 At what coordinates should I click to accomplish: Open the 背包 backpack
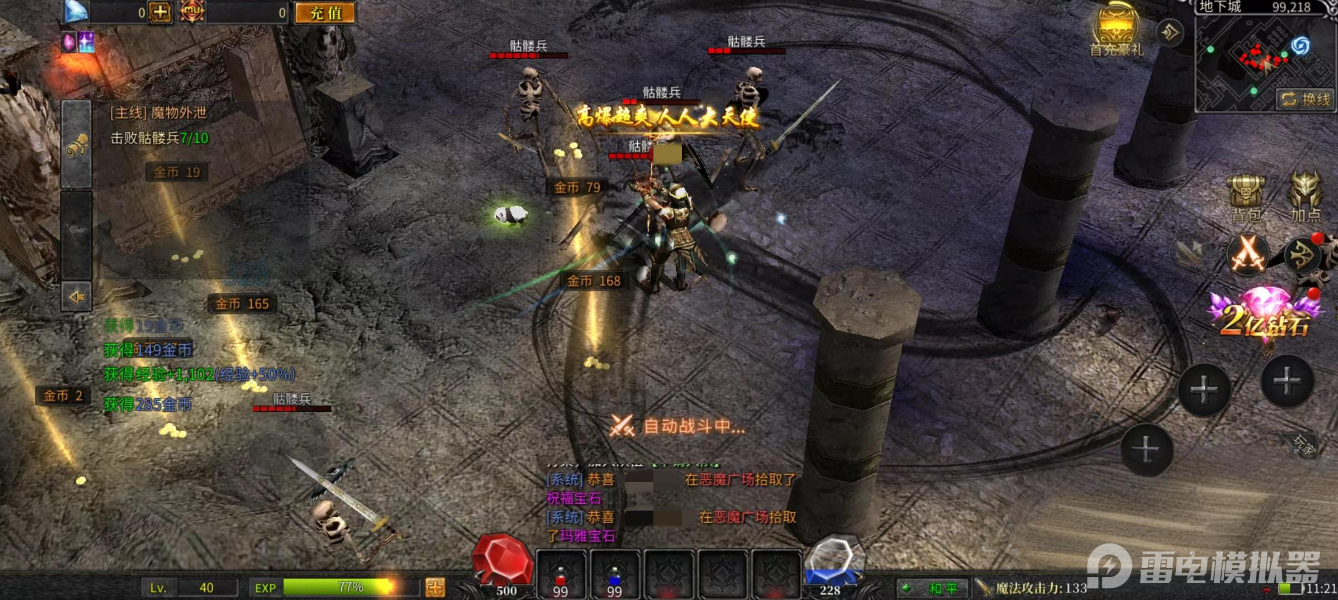coord(1246,196)
